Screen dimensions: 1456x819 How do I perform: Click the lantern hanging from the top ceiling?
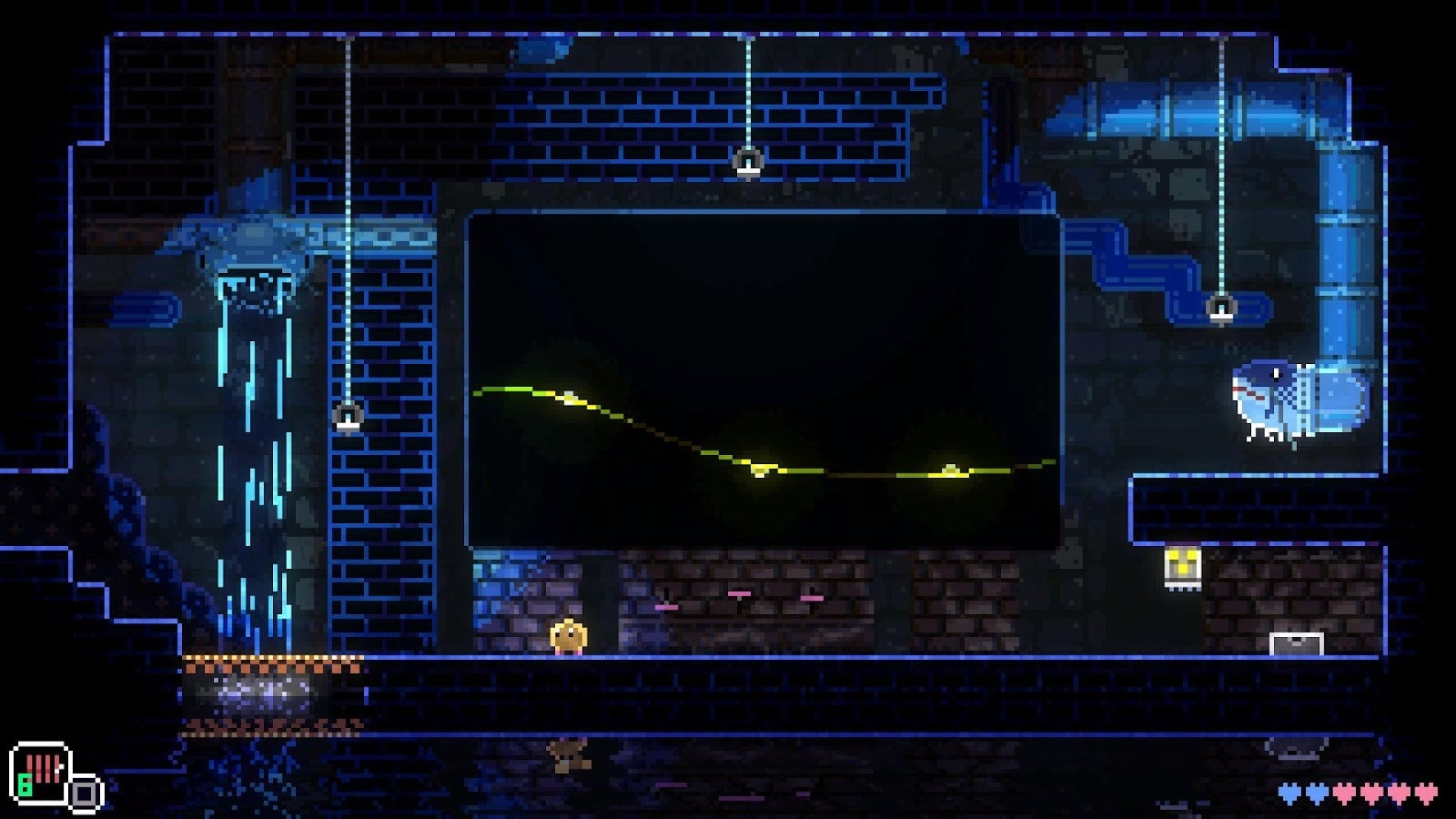[x=746, y=160]
